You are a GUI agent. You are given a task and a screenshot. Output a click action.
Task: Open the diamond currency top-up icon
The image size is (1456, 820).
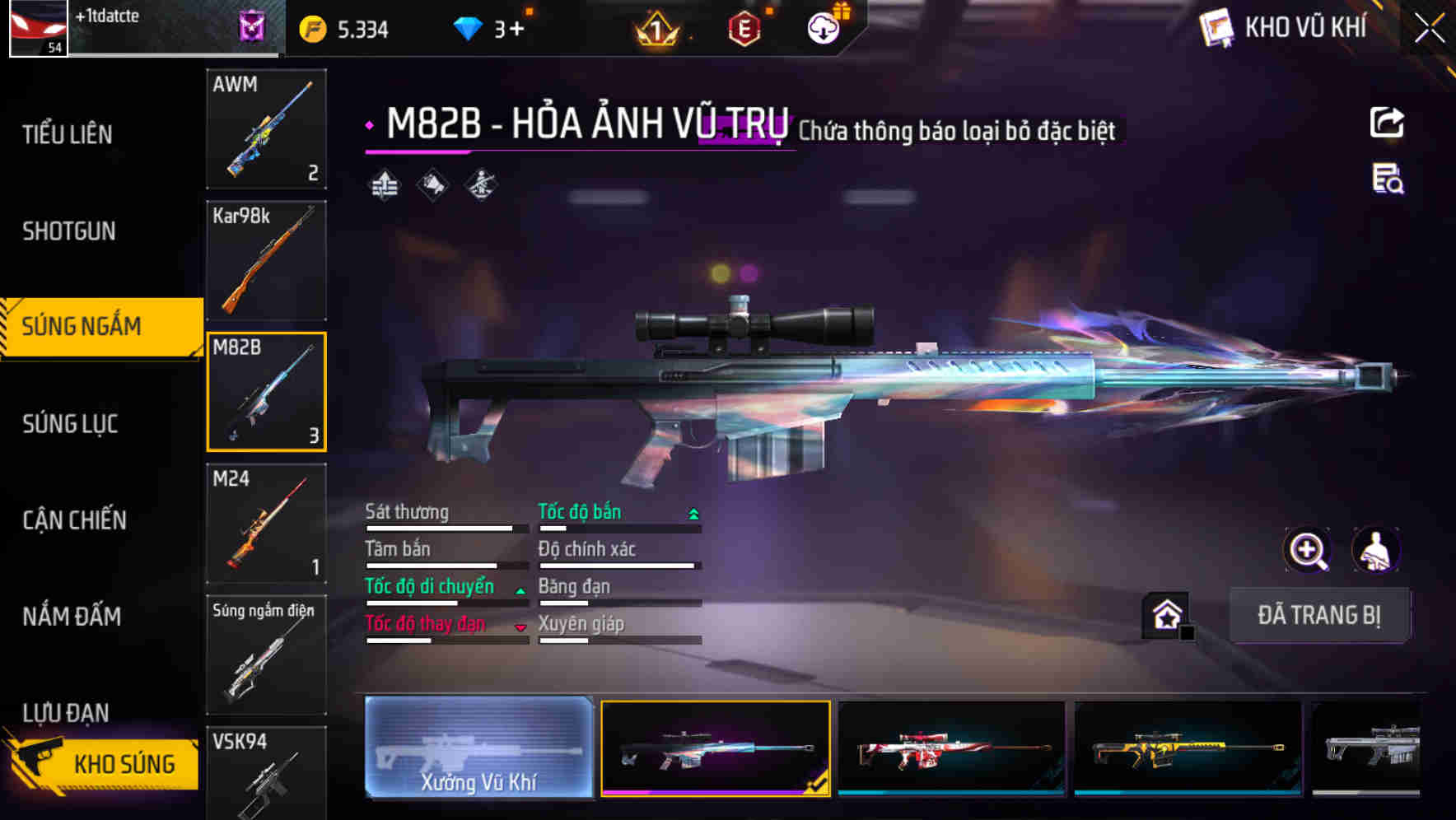click(469, 27)
